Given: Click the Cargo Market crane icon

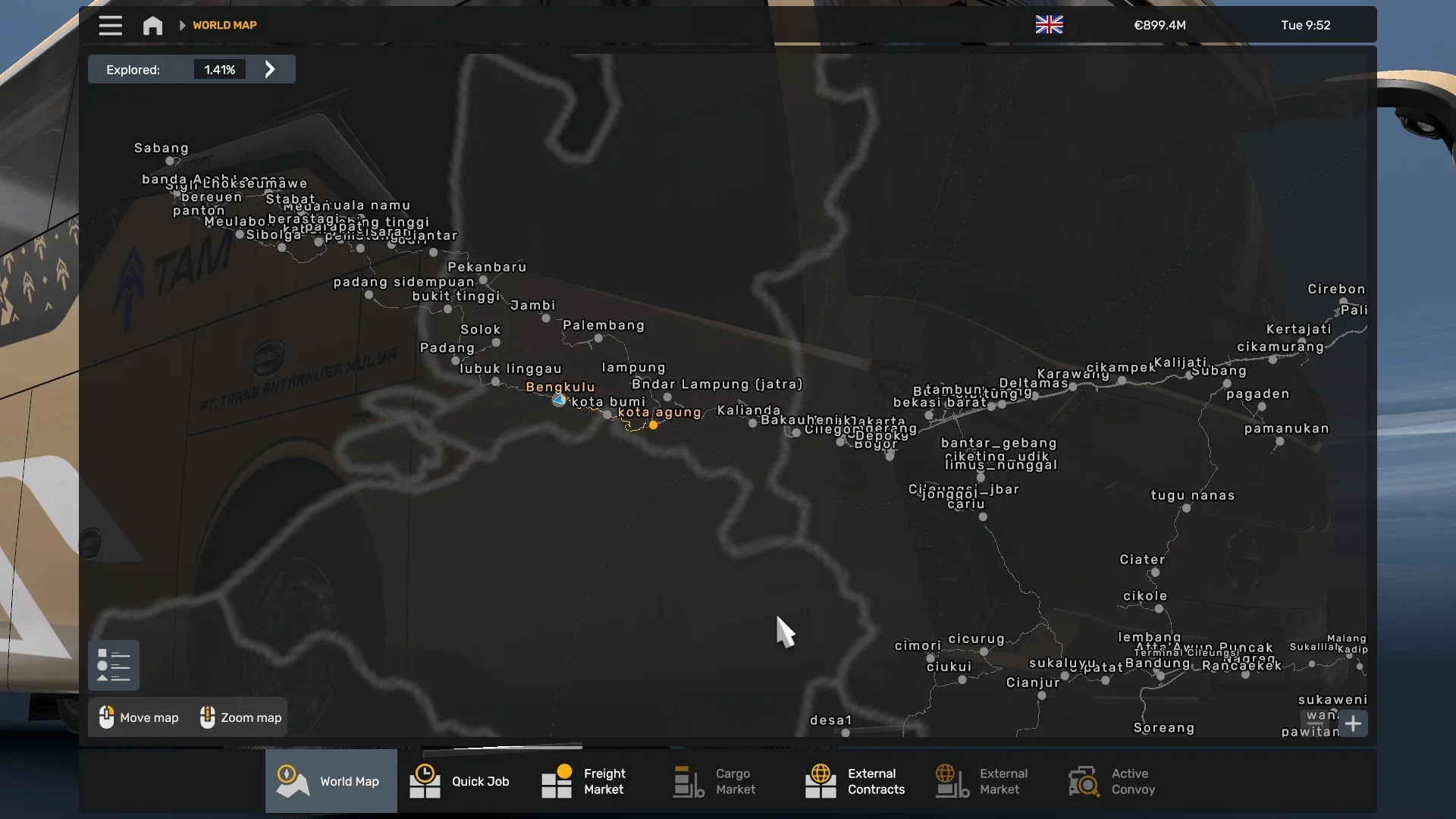Looking at the screenshot, I should tap(687, 780).
